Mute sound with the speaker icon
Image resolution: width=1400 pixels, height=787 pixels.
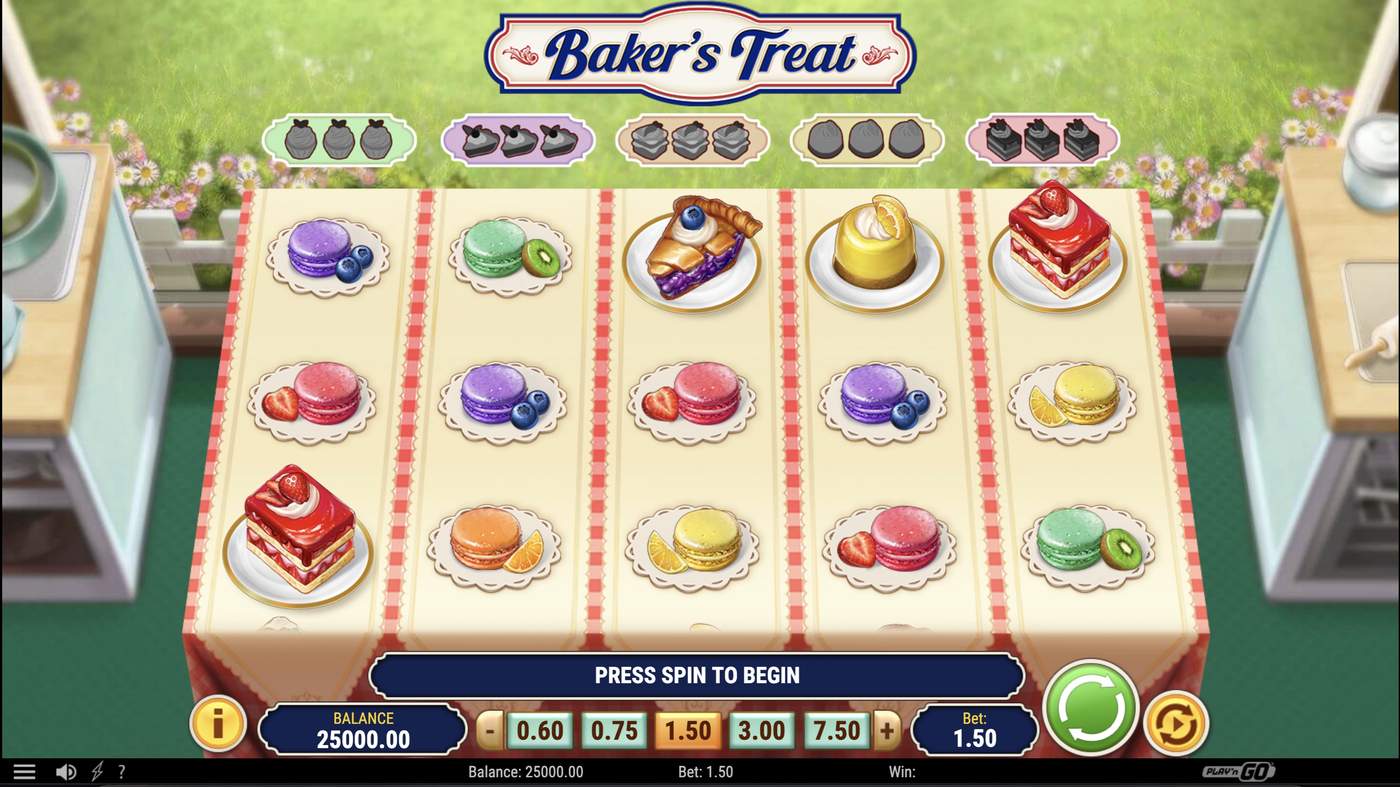coord(66,770)
